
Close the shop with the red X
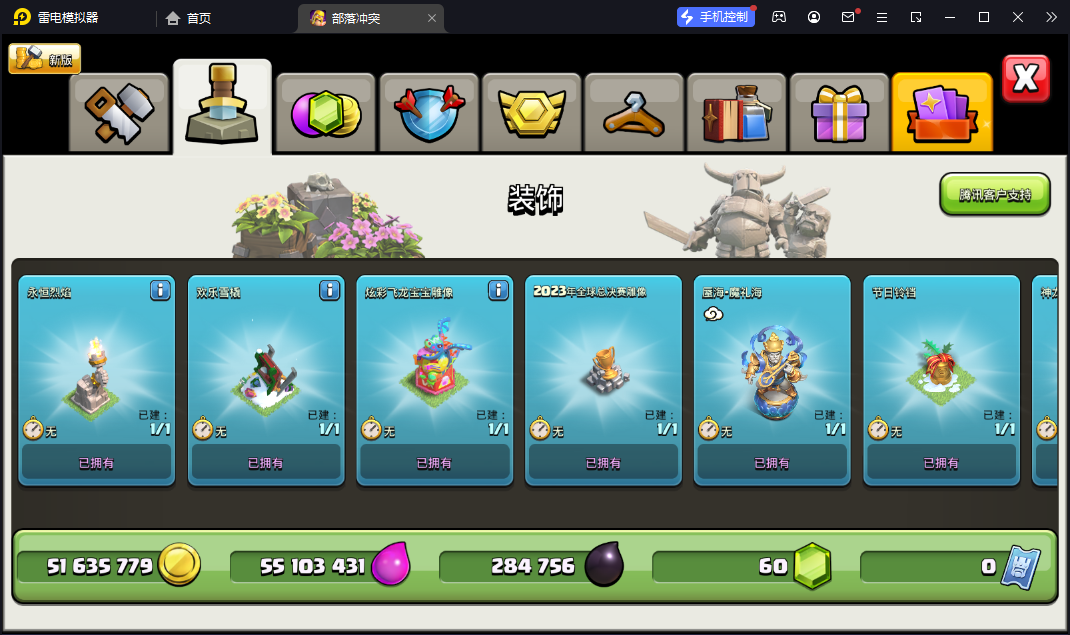pyautogui.click(x=1025, y=79)
